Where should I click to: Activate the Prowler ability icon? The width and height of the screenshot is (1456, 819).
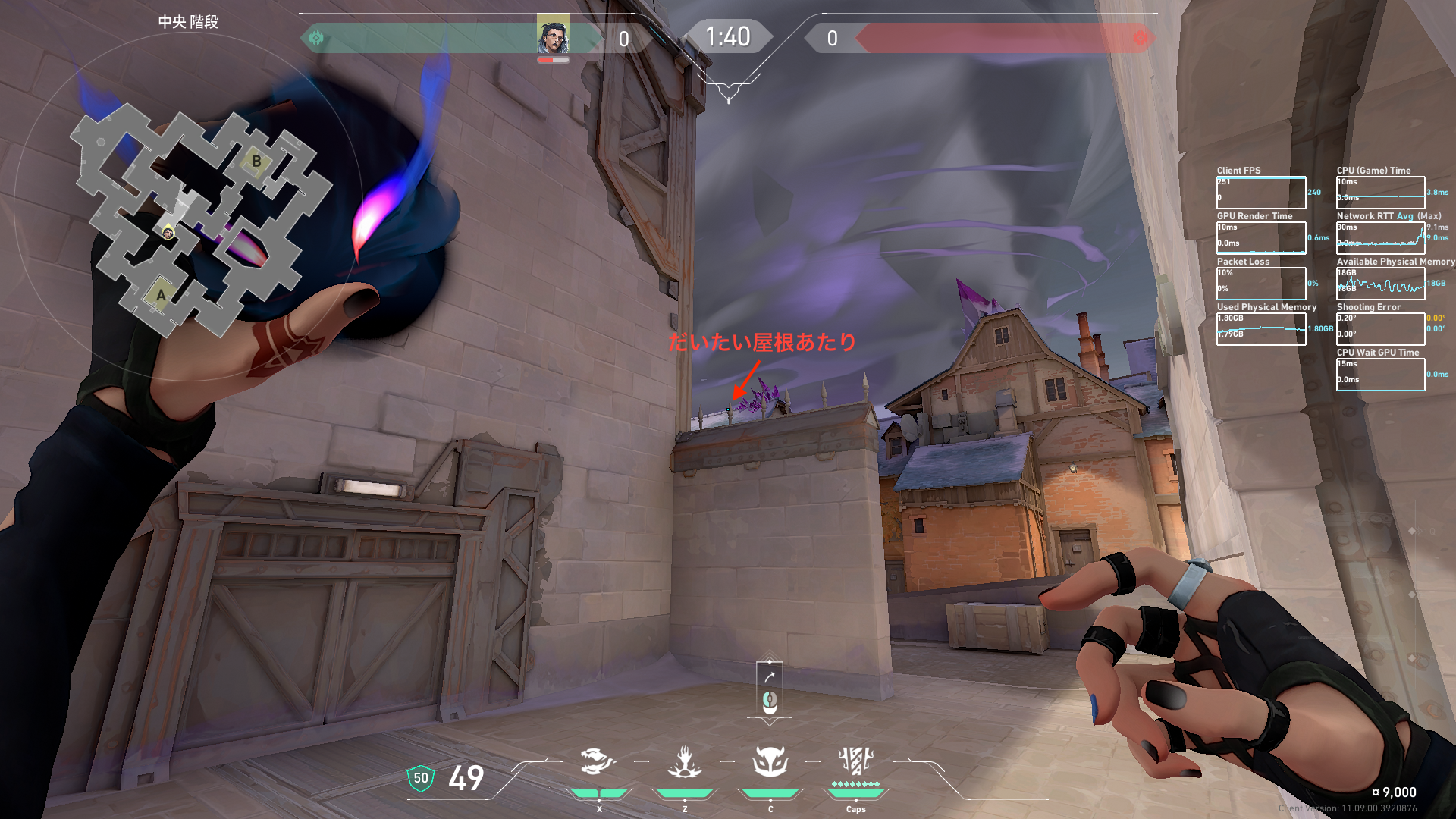pos(598,761)
